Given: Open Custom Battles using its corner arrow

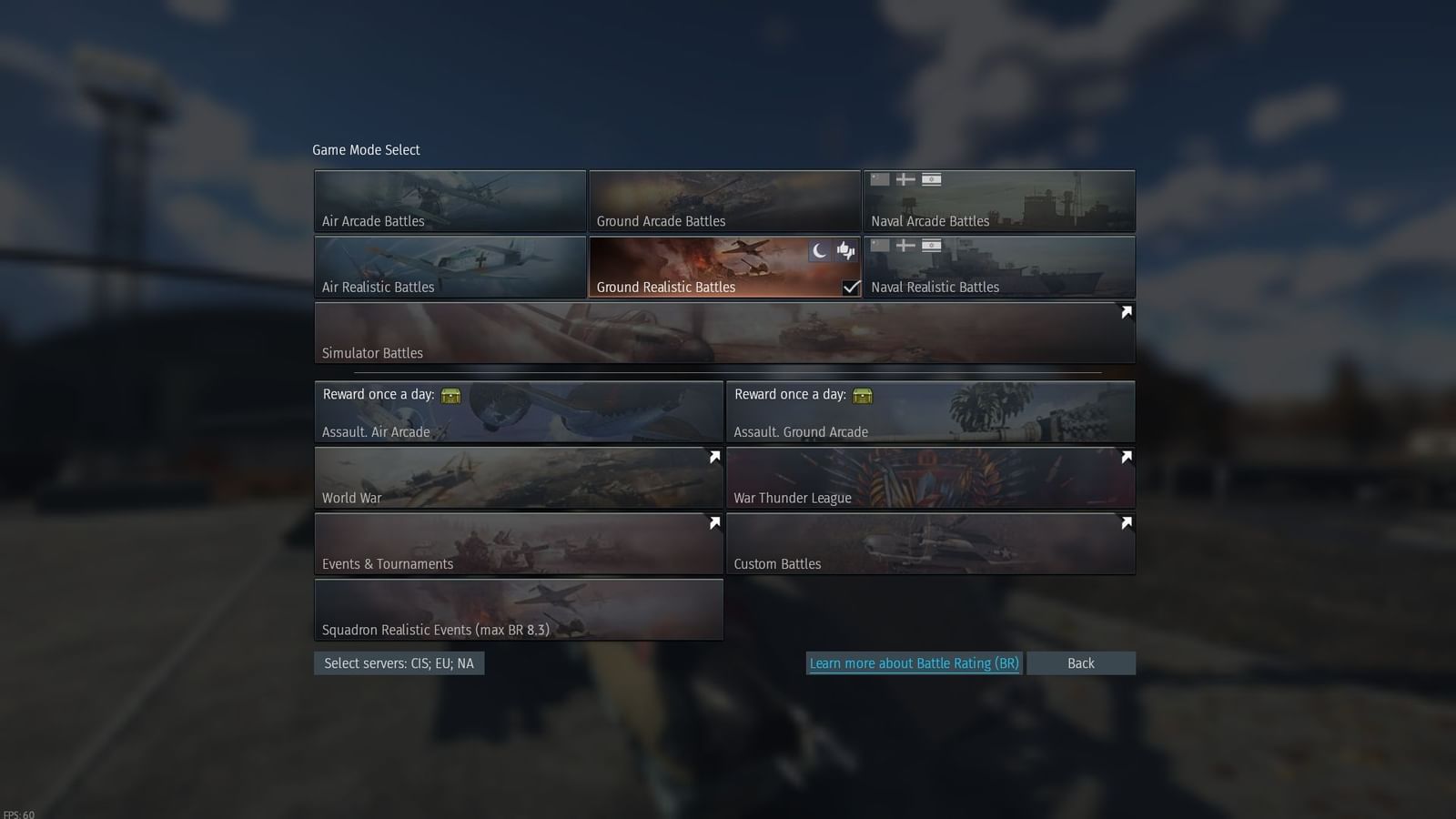Looking at the screenshot, I should click(x=1126, y=522).
